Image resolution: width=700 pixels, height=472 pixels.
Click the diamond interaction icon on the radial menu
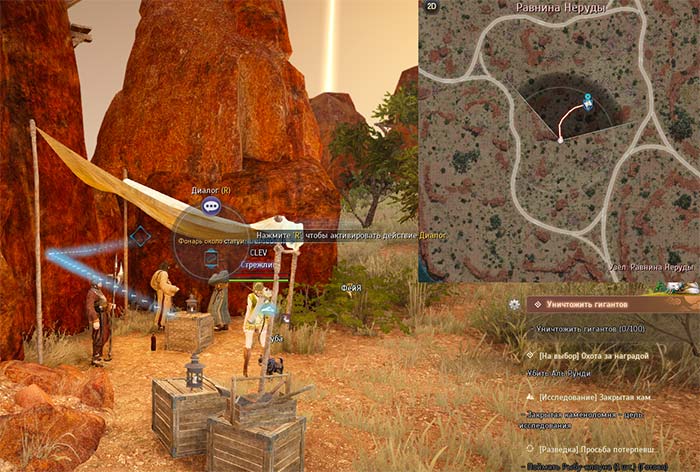coord(140,237)
